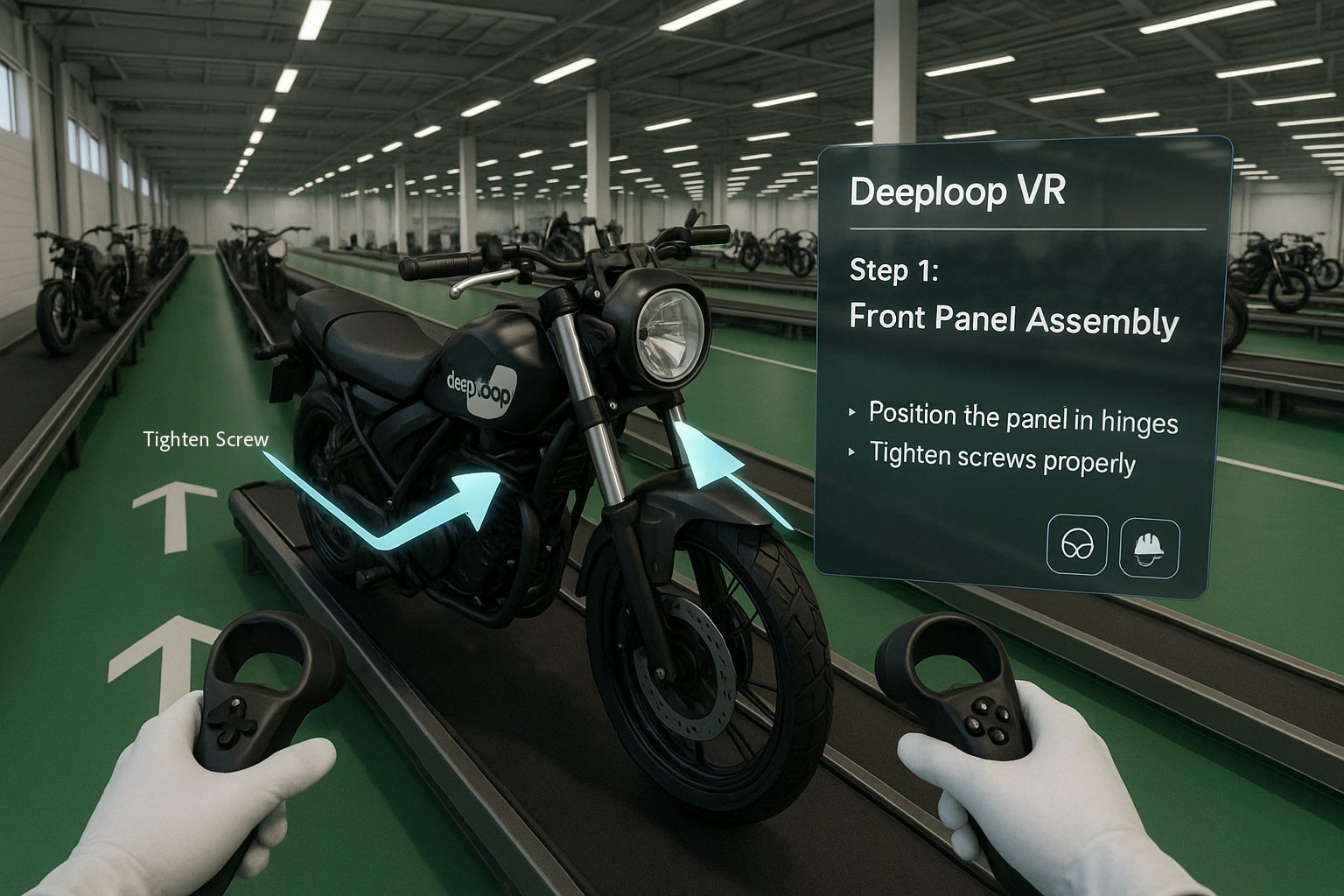
Task: Choose the "Position the panel in hinges" instruction
Action: [x=1022, y=417]
